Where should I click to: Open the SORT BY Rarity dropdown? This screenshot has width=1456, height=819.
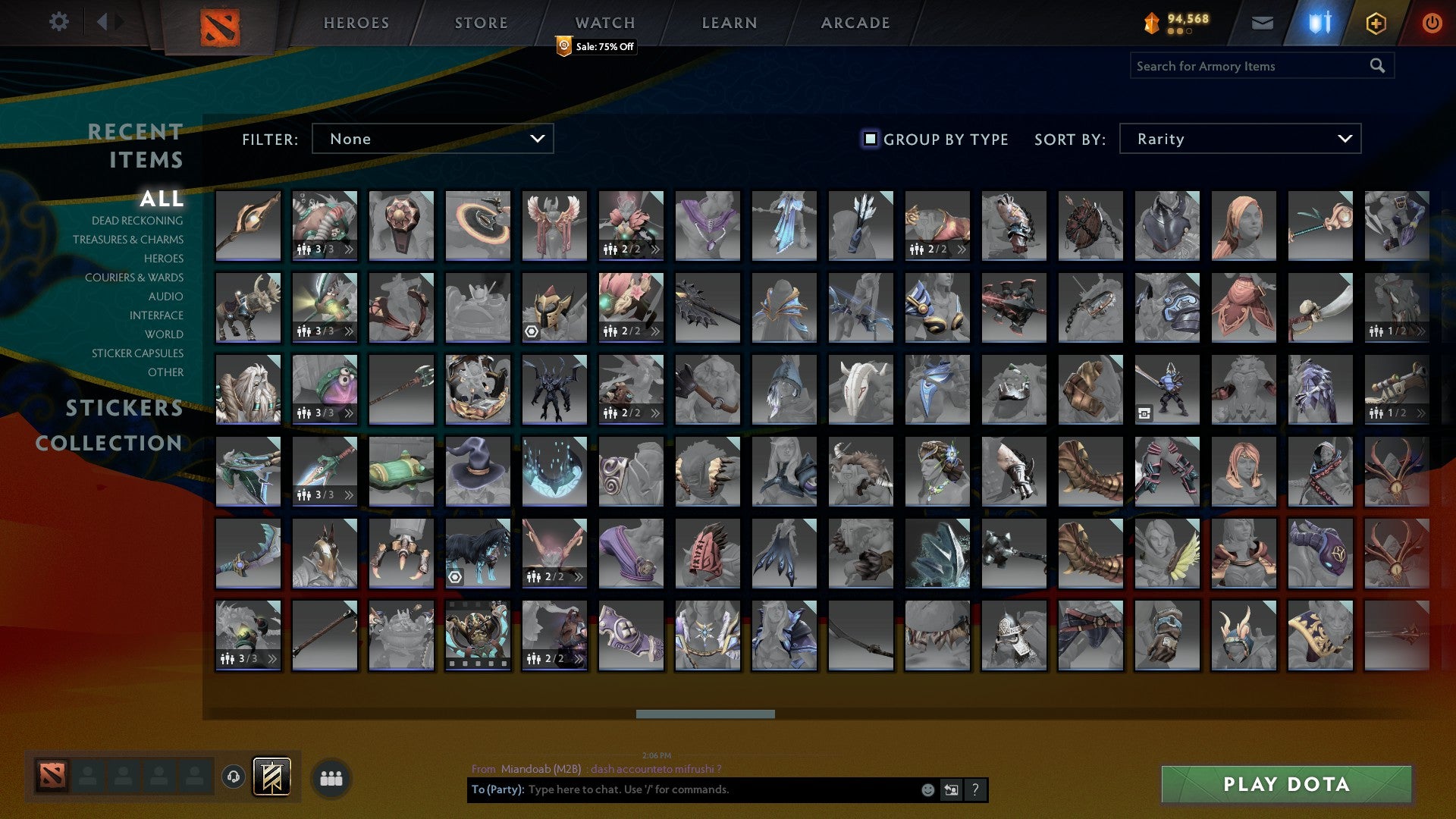coord(1239,138)
